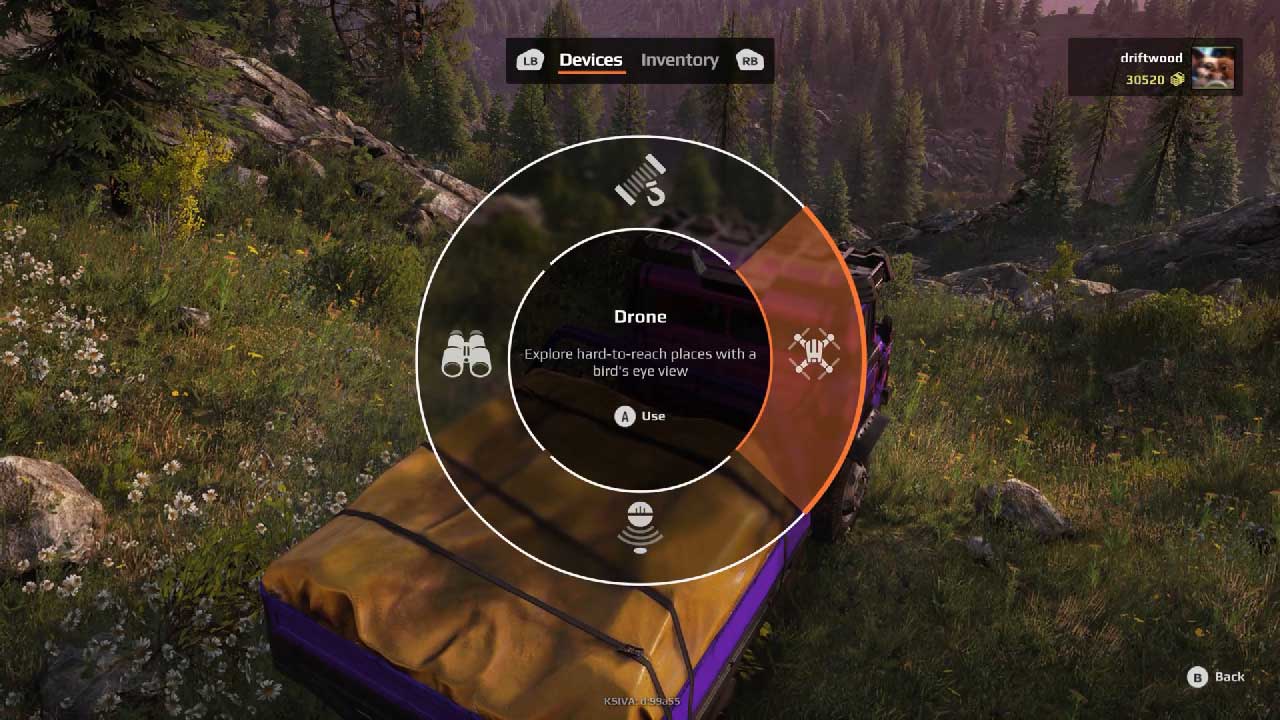Screen dimensions: 1280x720
Task: Activate the Drone device segment
Action: (x=813, y=354)
